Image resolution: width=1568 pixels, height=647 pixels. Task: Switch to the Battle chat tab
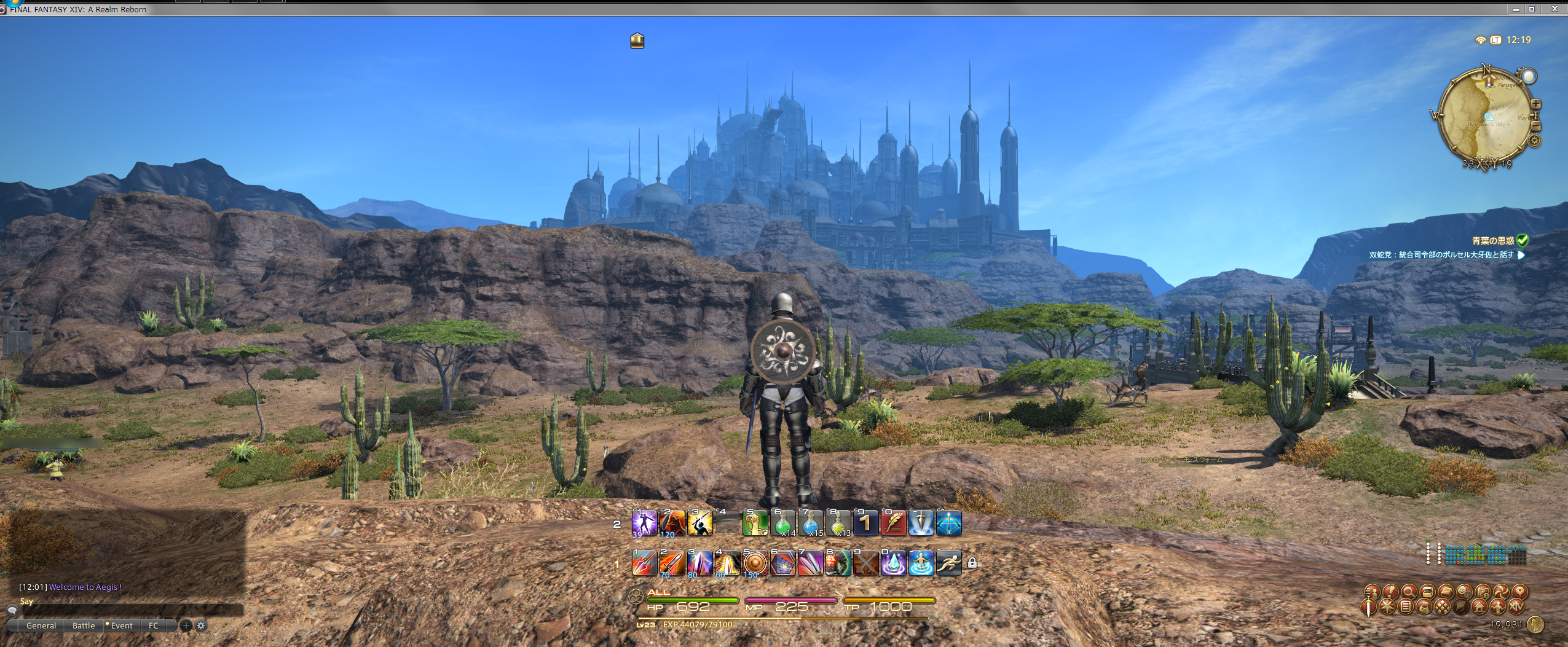click(84, 626)
